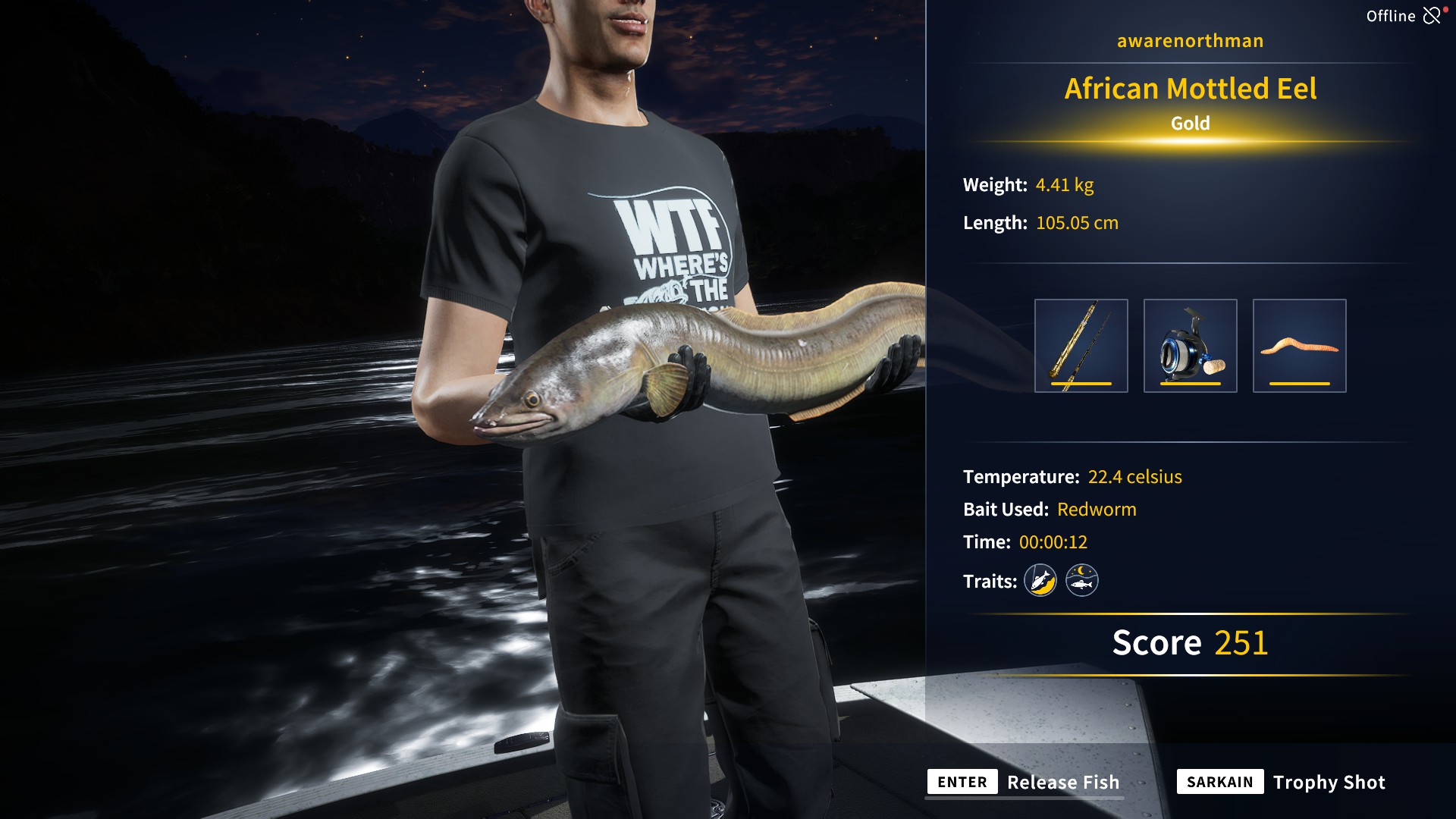This screenshot has width=1456, height=819.
Task: Select the spinning reel equipment slot
Action: click(1190, 346)
